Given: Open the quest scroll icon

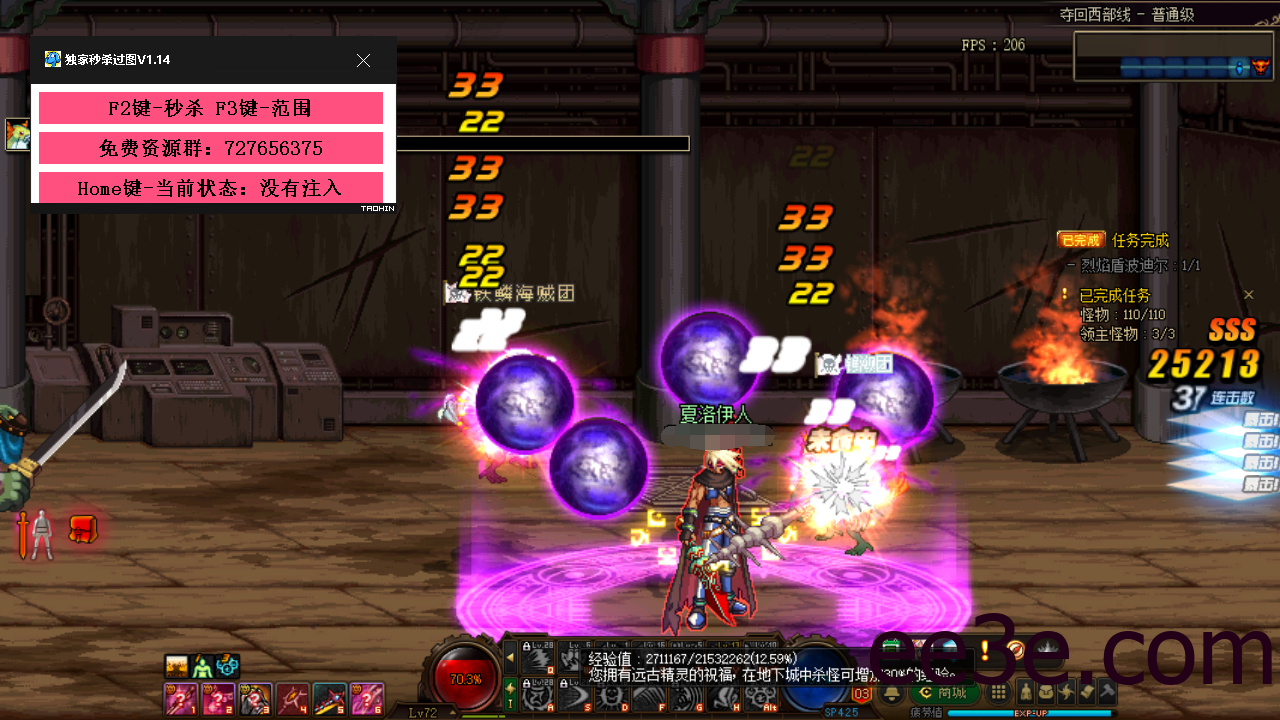Looking at the screenshot, I should [1086, 692].
